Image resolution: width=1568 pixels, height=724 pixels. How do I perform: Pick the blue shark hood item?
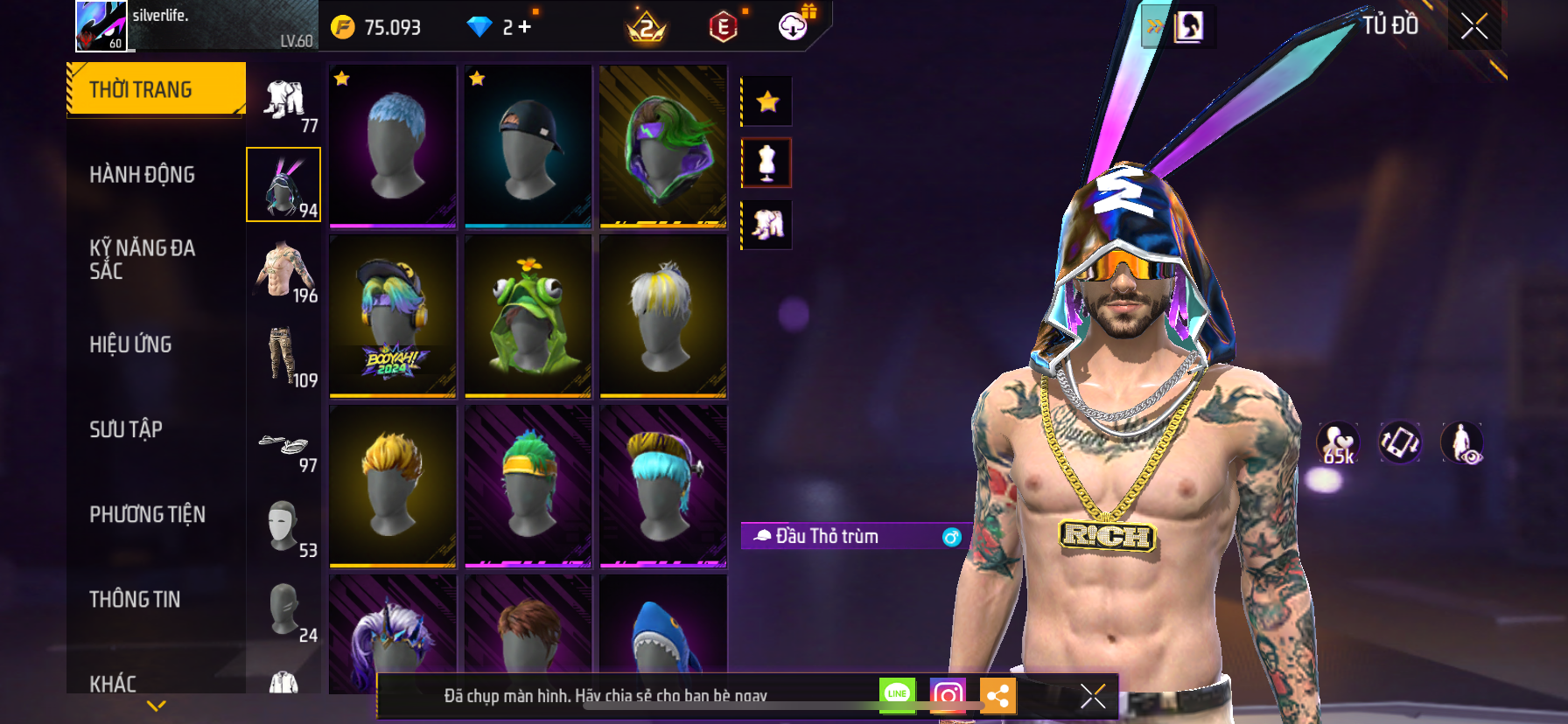pyautogui.click(x=662, y=636)
